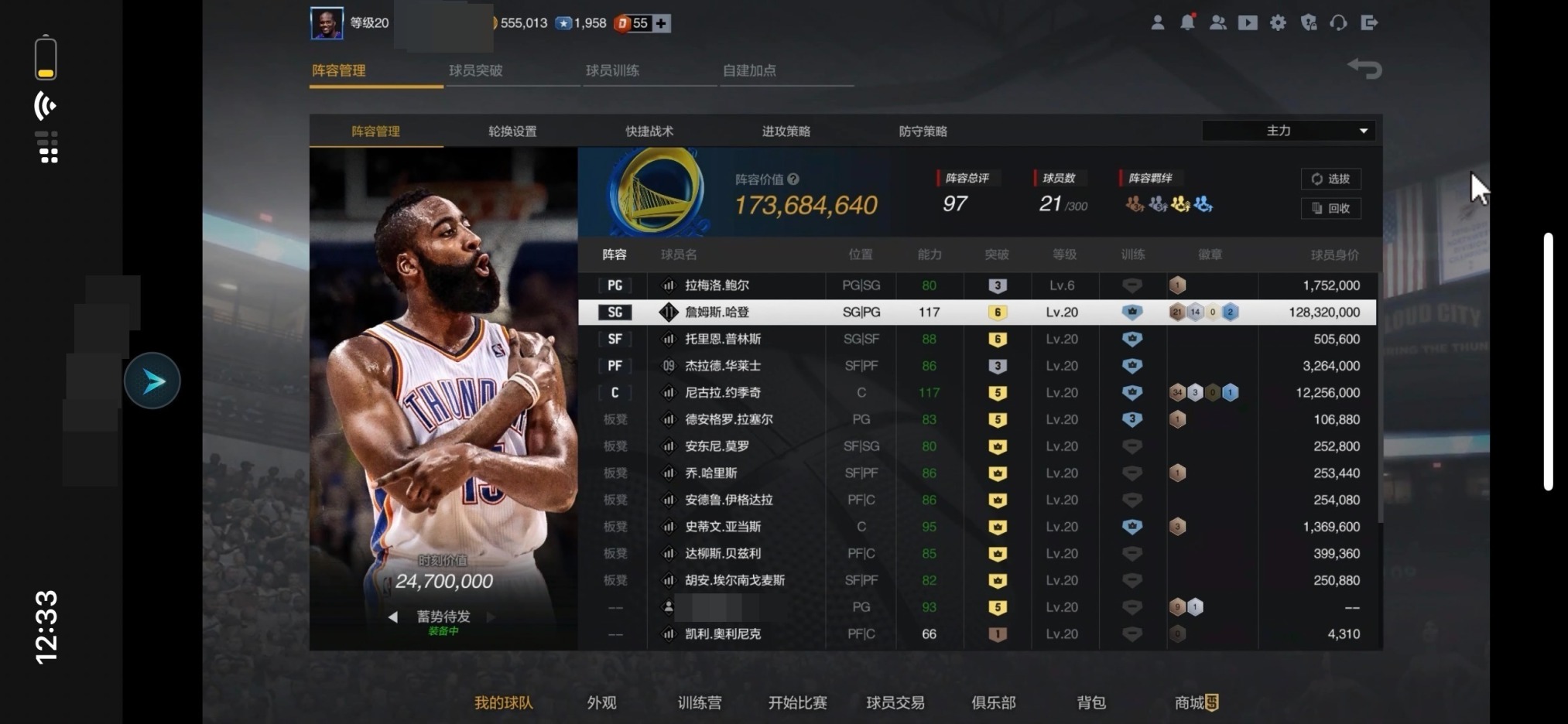Select the 自建加点 tab
1568x724 pixels.
click(748, 70)
